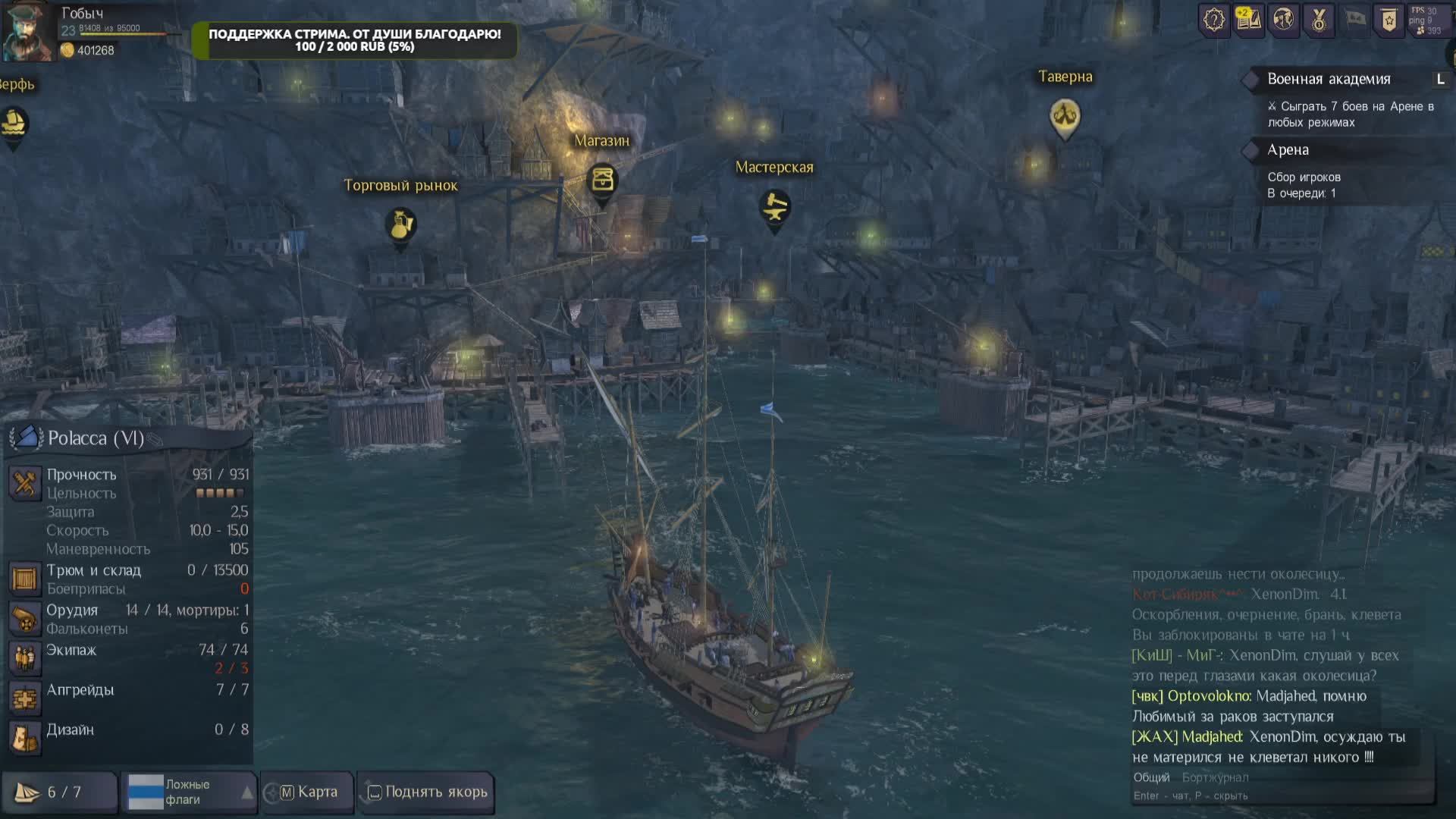1456x819 pixels.
Task: Open the journal book icon with +2 badge
Action: [x=1248, y=20]
